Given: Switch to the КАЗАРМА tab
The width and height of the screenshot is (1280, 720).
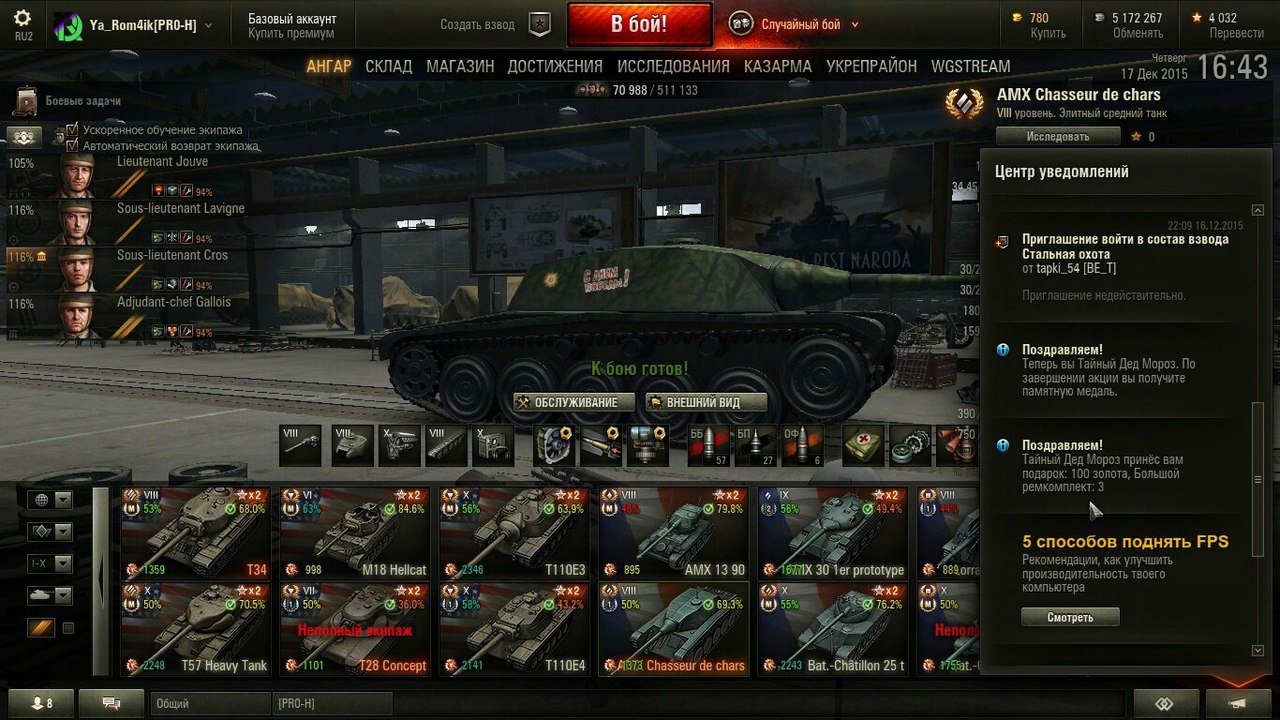Looking at the screenshot, I should pyautogui.click(x=777, y=66).
